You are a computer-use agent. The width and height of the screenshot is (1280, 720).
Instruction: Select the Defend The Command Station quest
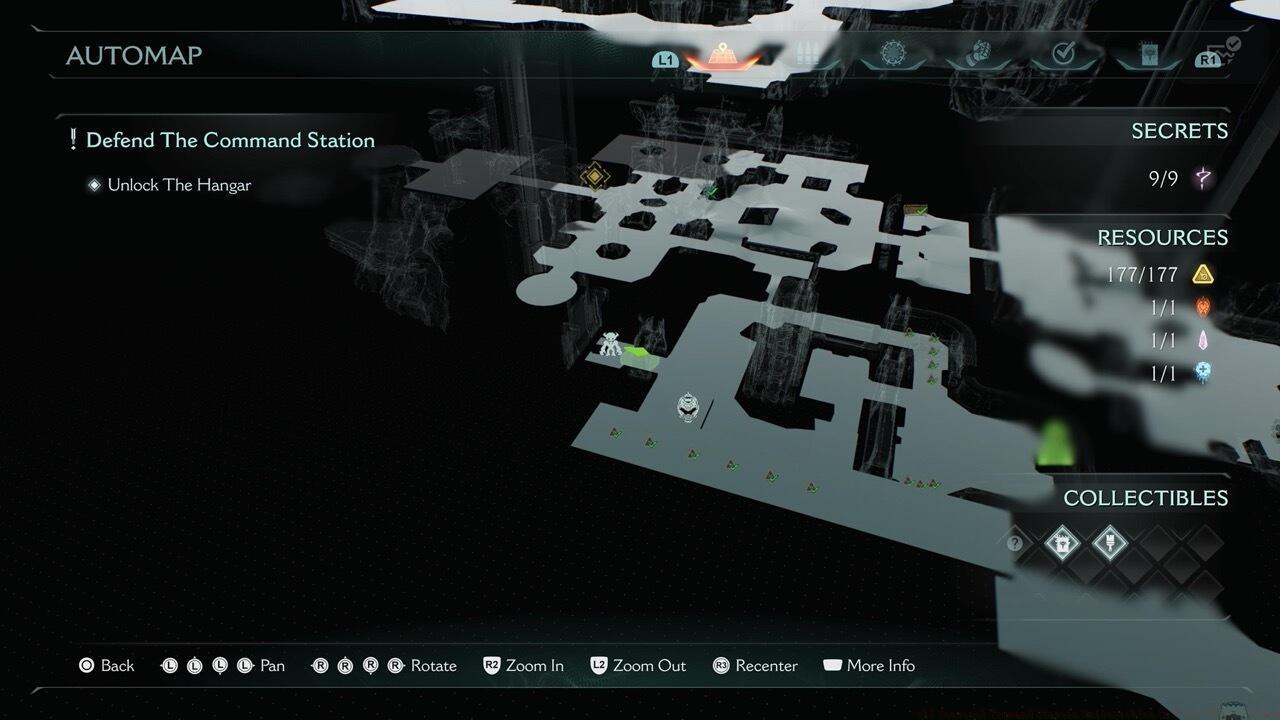coord(230,141)
